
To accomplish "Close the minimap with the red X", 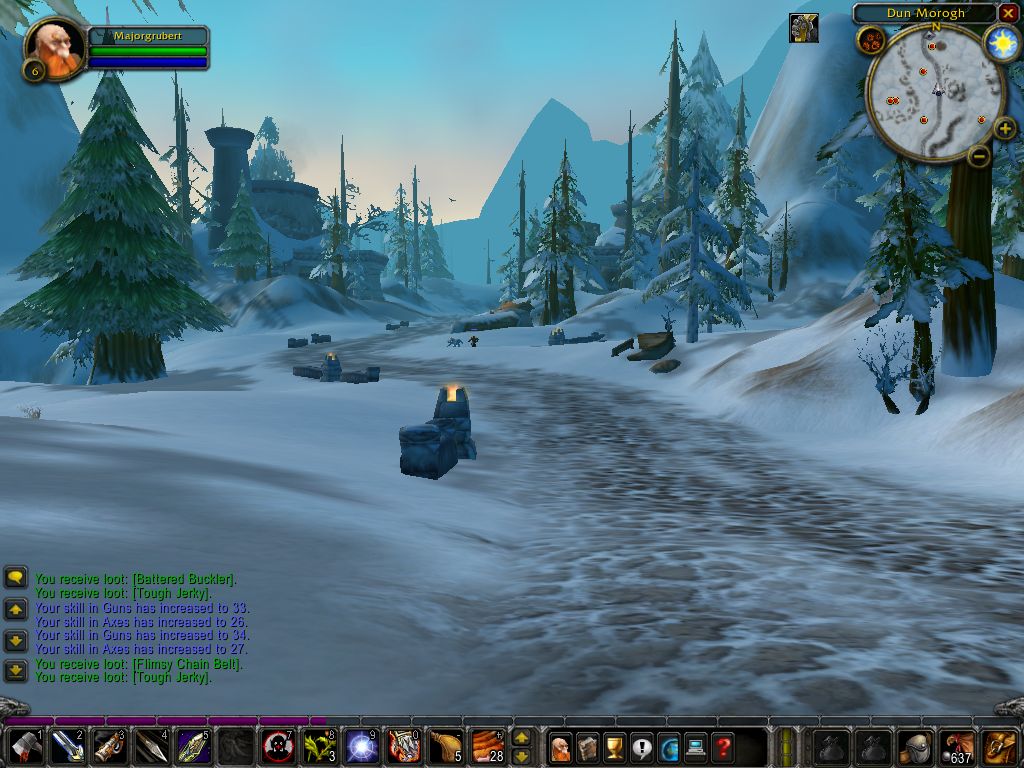I will (x=1008, y=13).
